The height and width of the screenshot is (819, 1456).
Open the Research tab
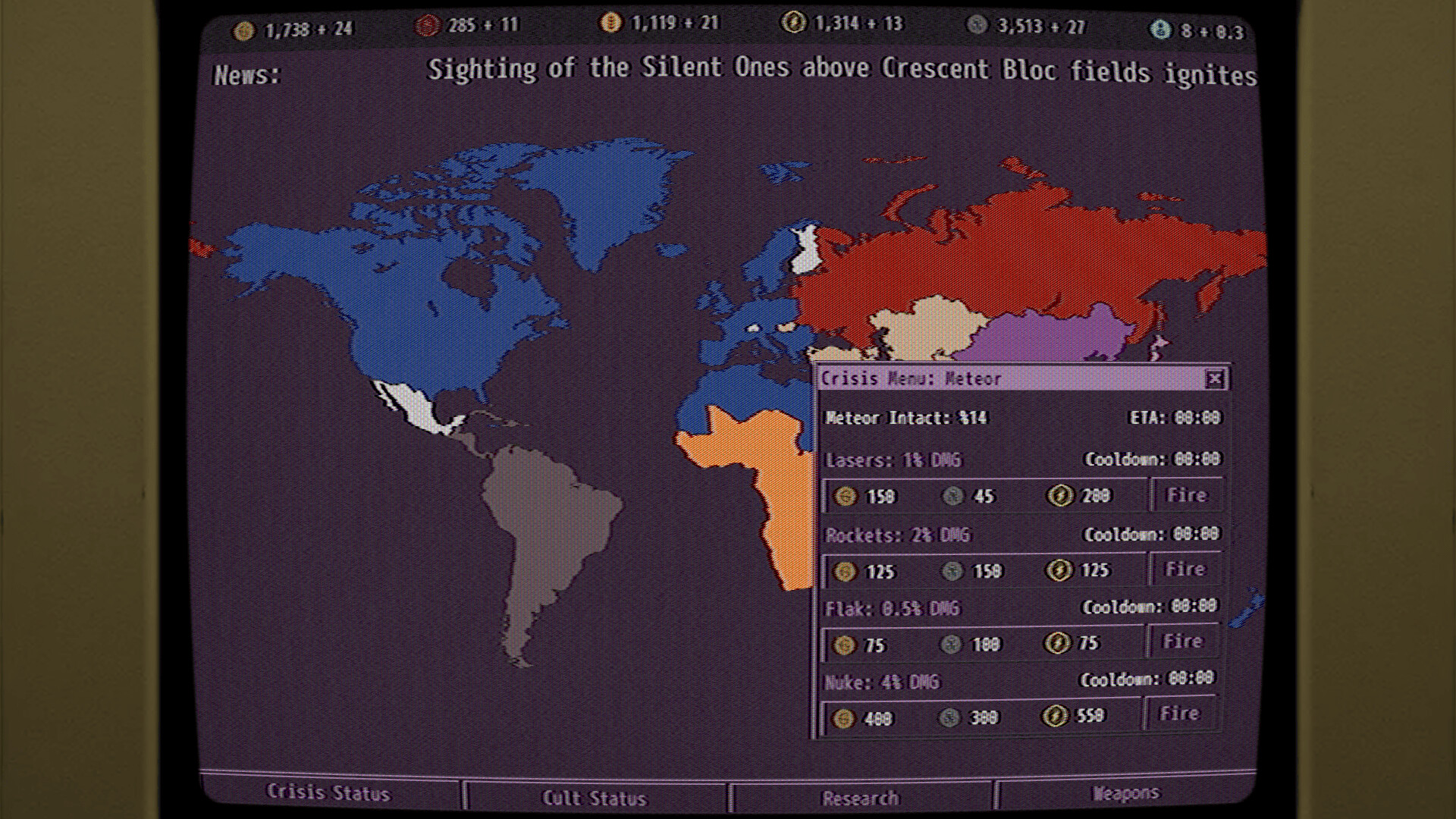tap(861, 797)
